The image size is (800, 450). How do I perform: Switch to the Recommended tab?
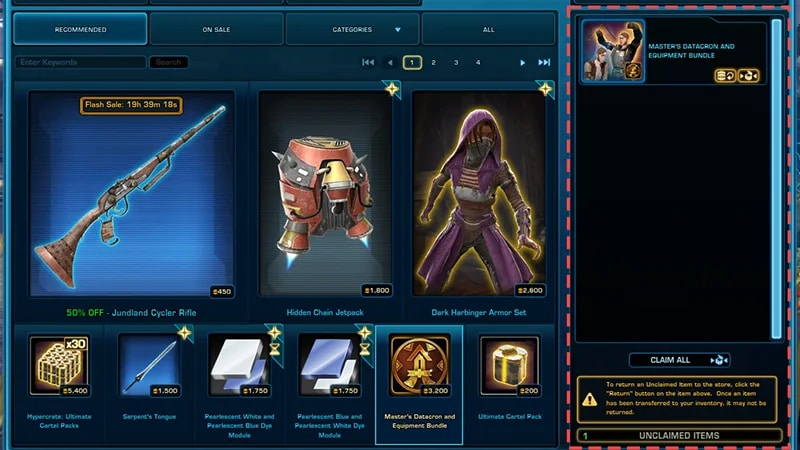tap(80, 30)
